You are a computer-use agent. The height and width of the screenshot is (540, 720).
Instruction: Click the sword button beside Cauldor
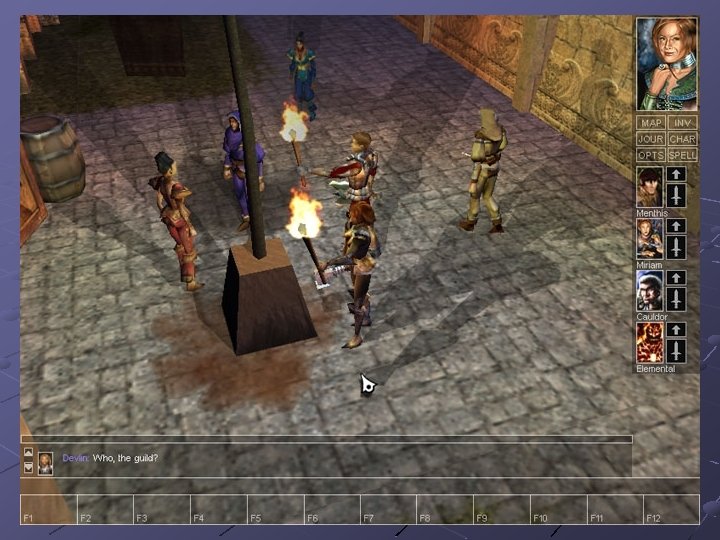(x=676, y=300)
